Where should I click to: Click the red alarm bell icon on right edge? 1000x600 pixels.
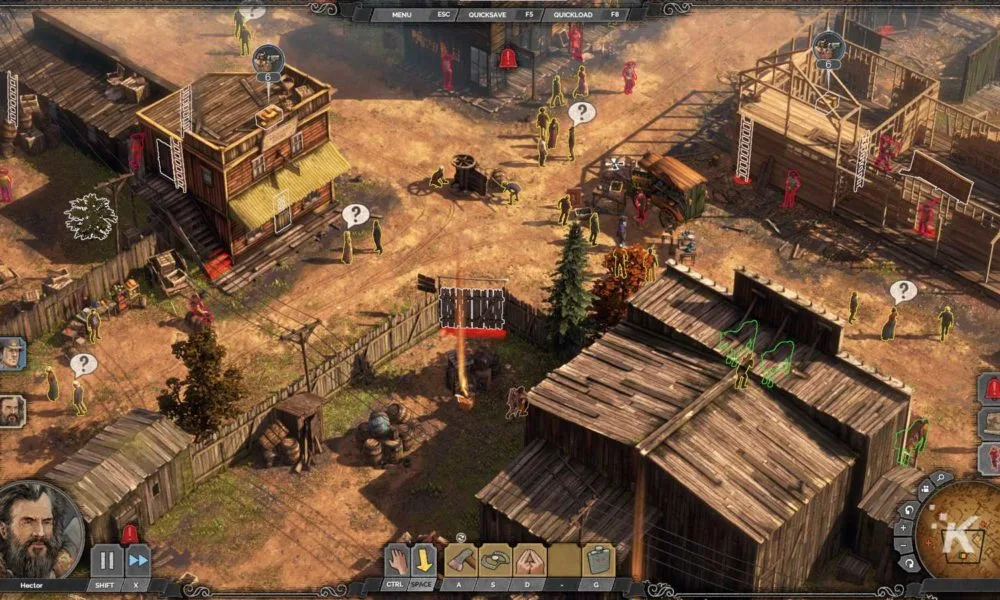click(992, 389)
